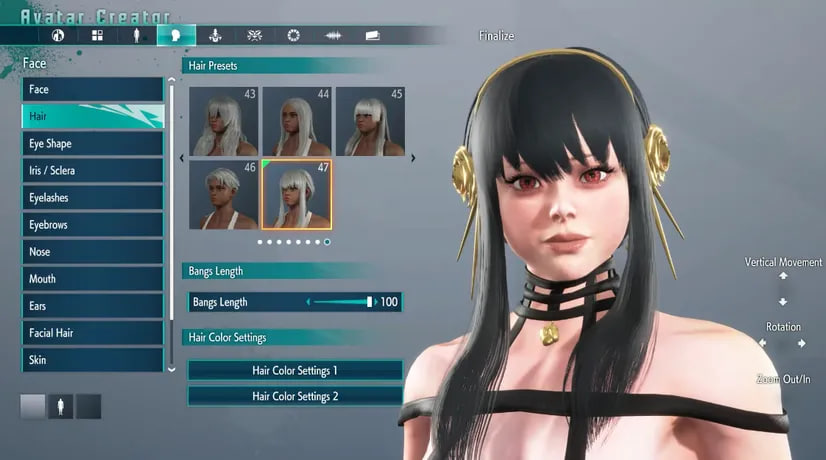Open Hair Color Settings 2
826x460 pixels.
[295, 396]
